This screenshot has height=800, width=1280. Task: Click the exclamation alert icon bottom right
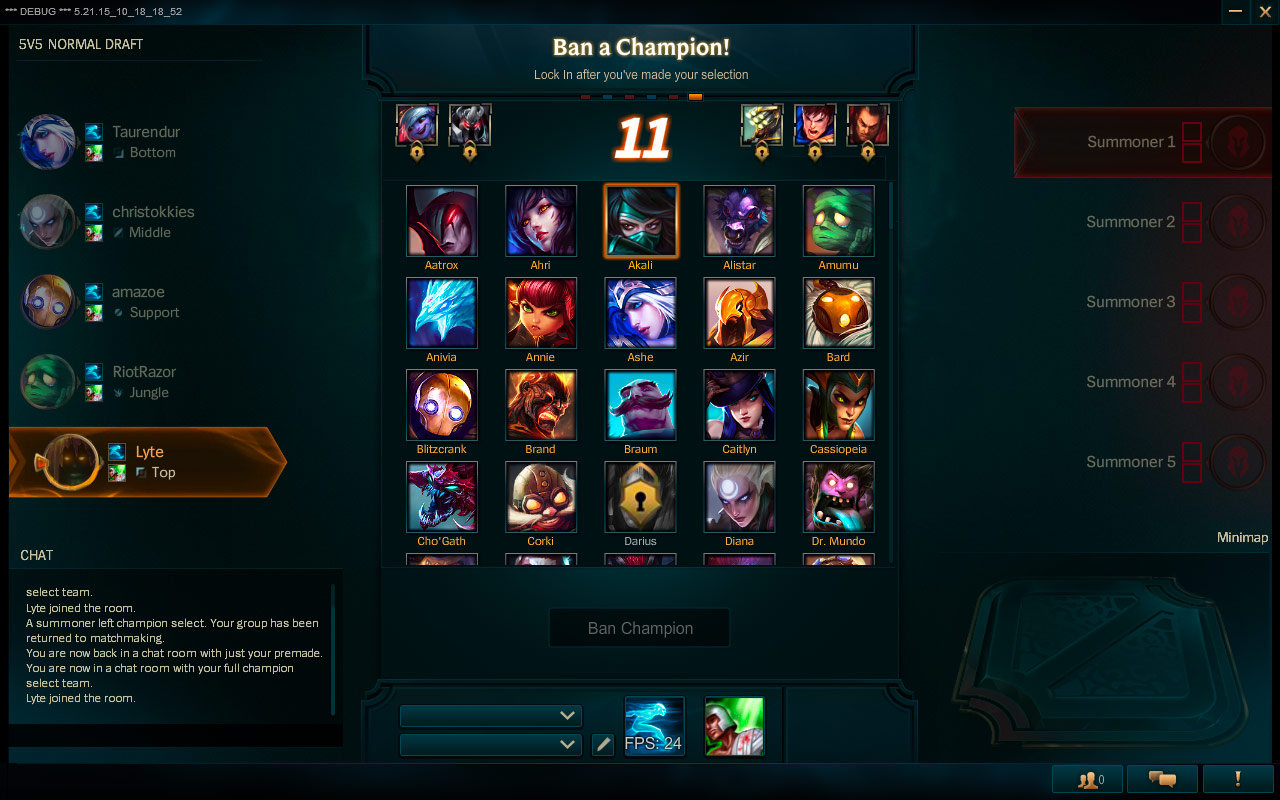1237,778
